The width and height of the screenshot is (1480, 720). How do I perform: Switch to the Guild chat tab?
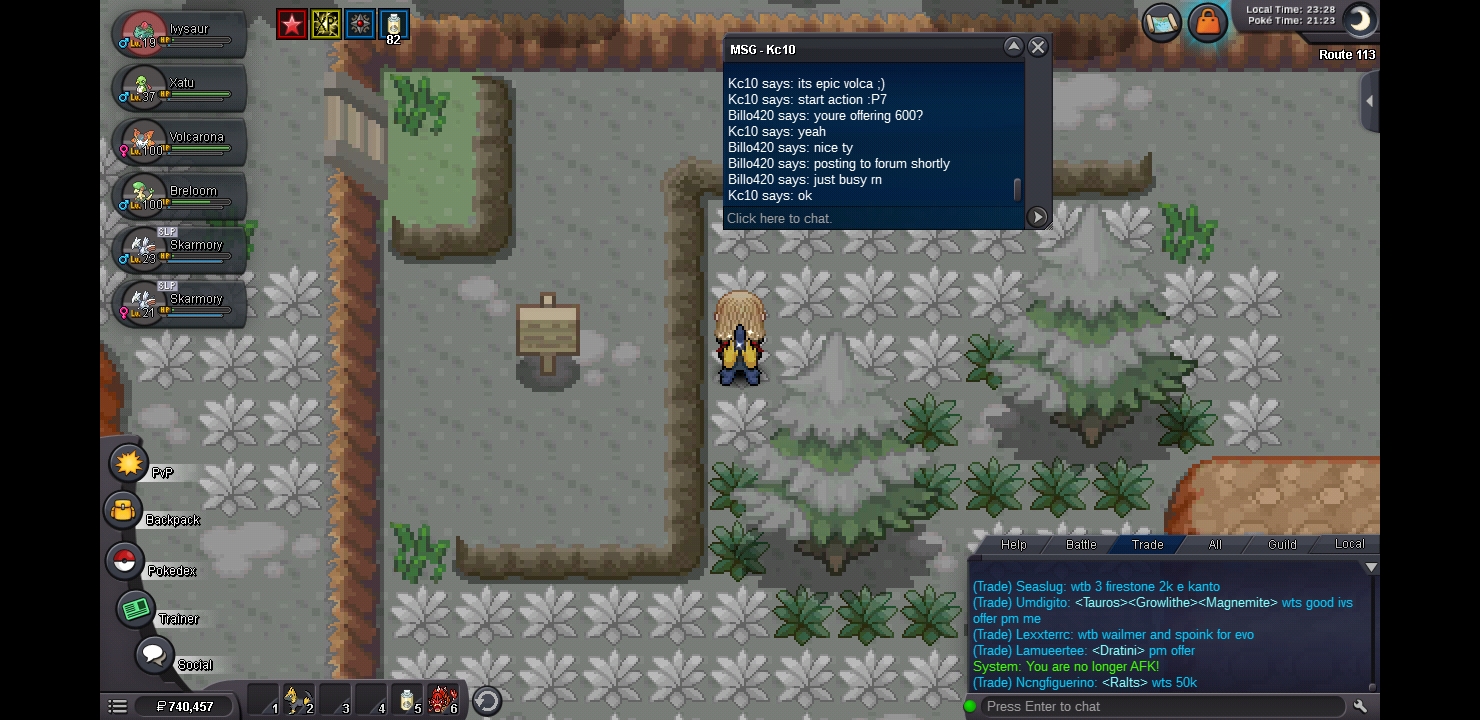click(x=1282, y=545)
